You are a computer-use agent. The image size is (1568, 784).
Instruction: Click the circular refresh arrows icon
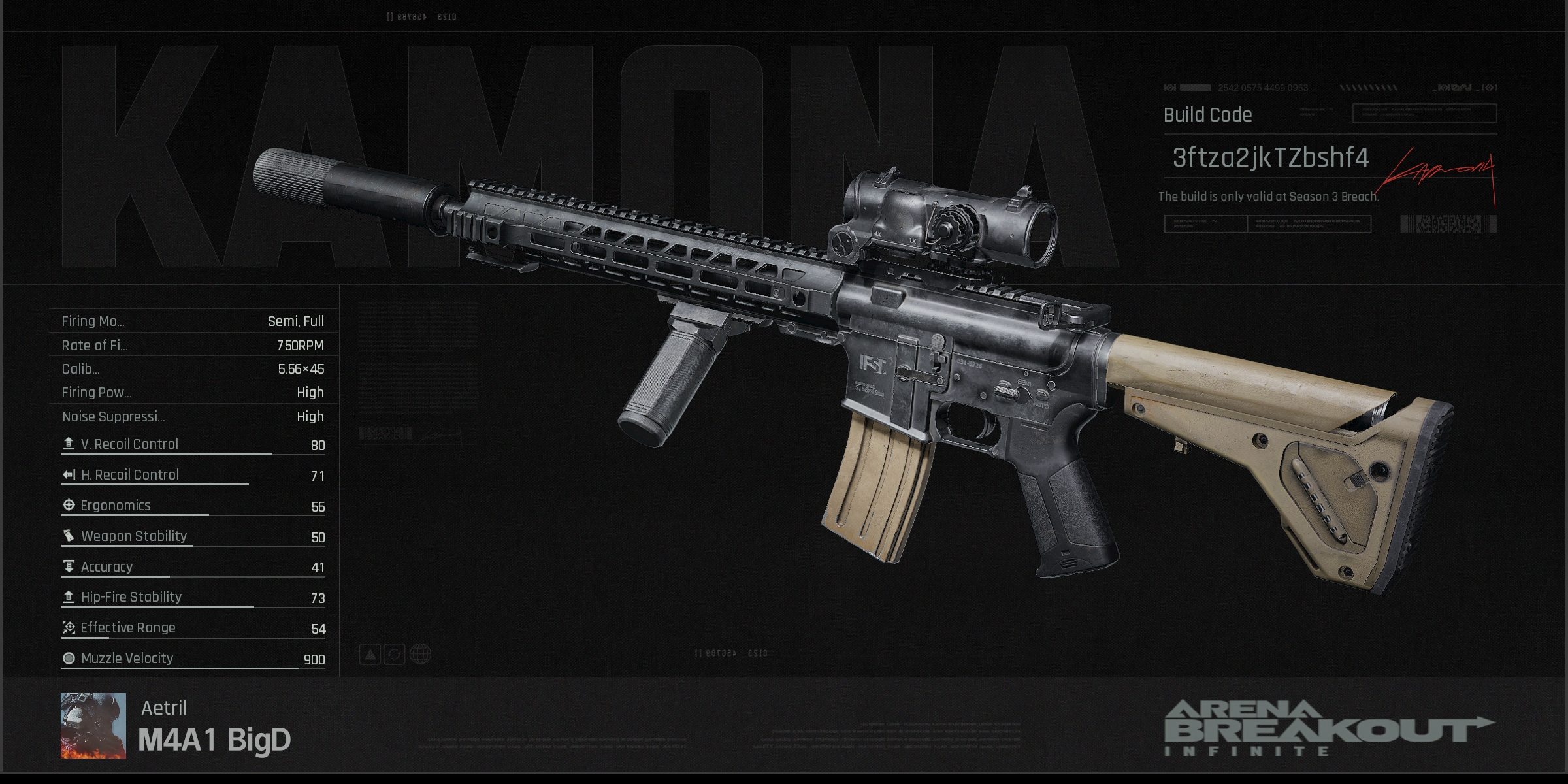coord(395,654)
